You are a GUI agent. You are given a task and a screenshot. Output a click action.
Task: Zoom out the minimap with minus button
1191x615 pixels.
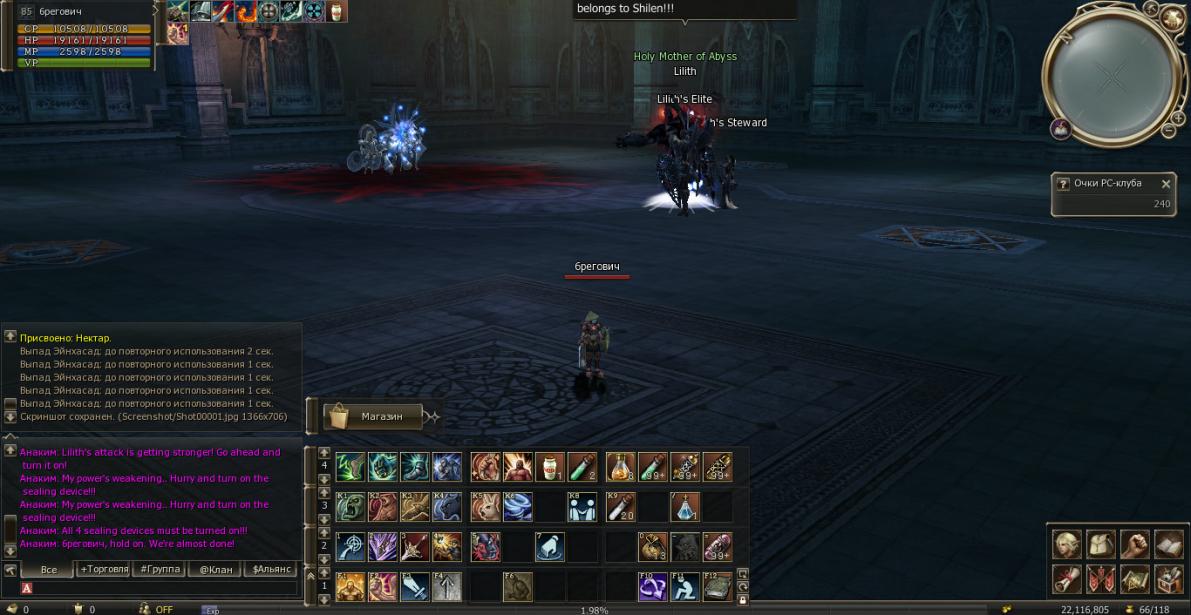point(1167,130)
